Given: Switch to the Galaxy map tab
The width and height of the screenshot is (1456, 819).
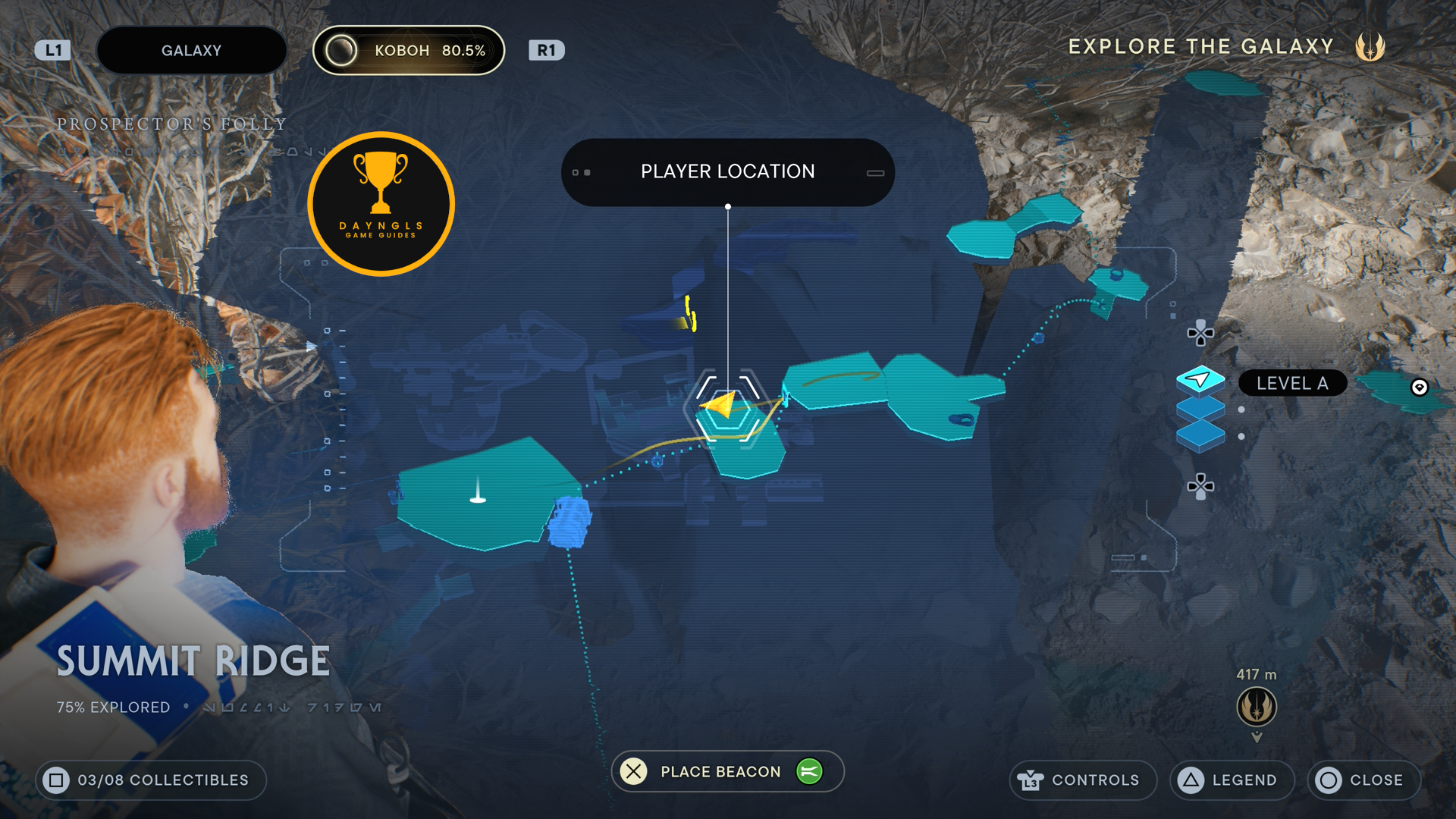Looking at the screenshot, I should point(191,51).
